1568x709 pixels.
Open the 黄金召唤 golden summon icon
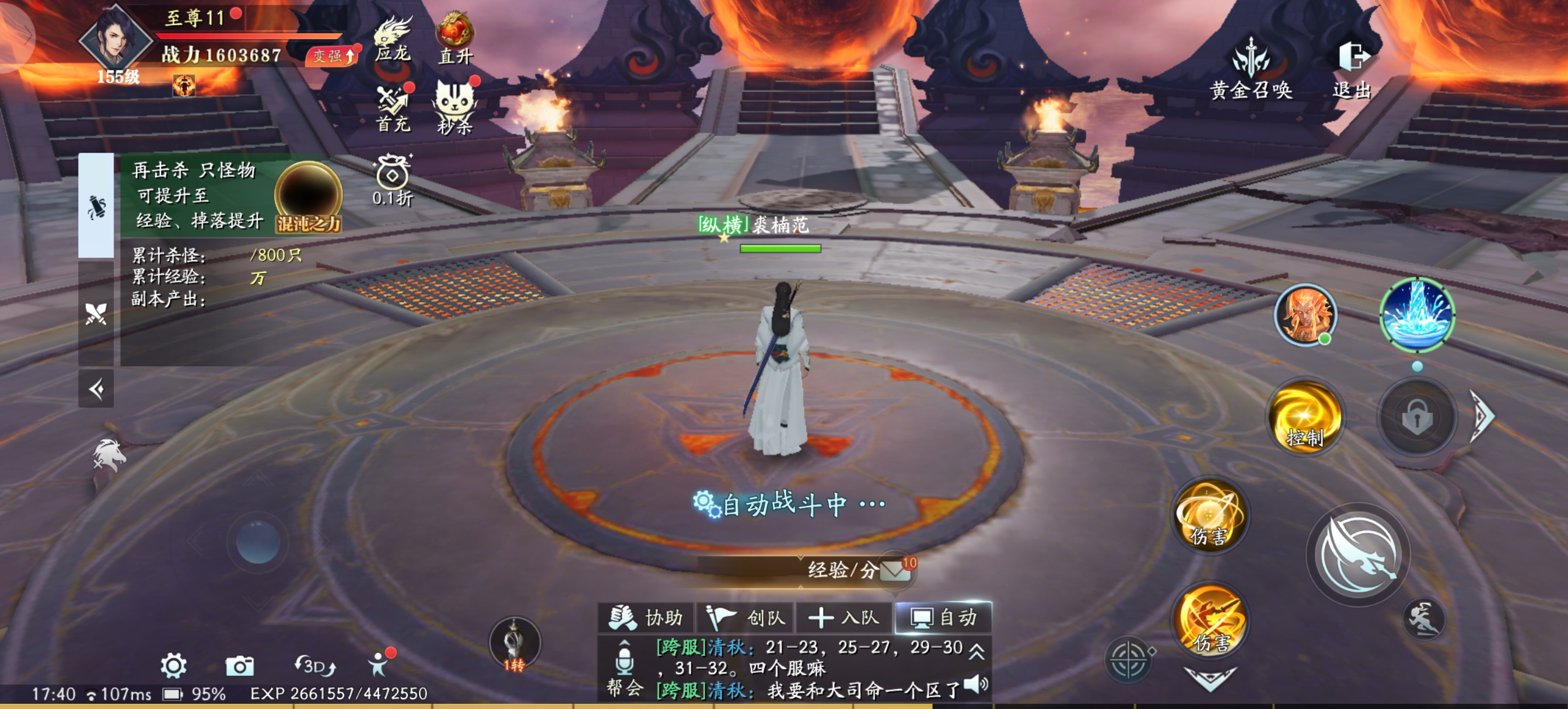pos(1251,68)
